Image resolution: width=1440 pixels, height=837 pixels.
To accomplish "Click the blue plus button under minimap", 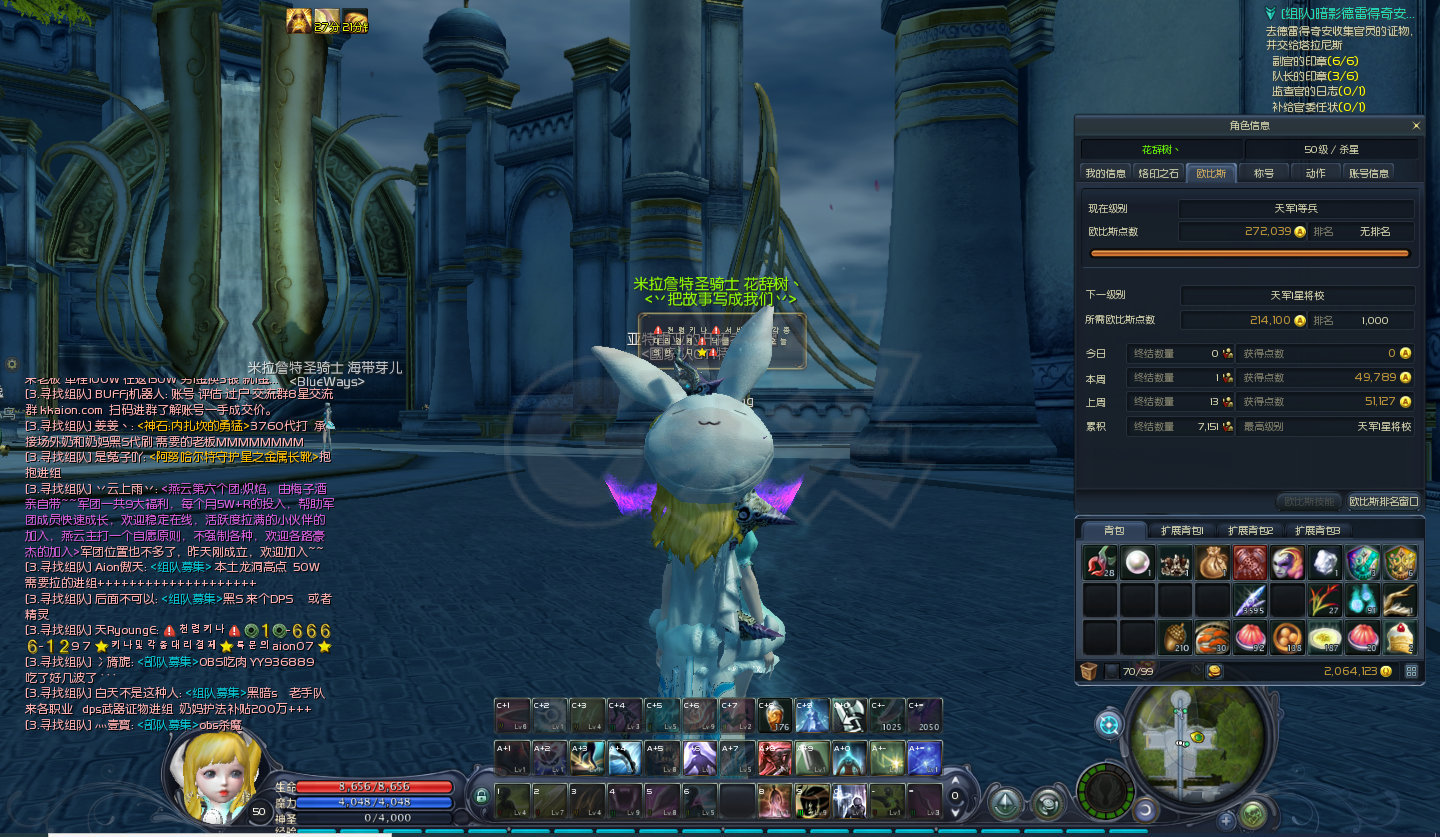I will point(1227,820).
